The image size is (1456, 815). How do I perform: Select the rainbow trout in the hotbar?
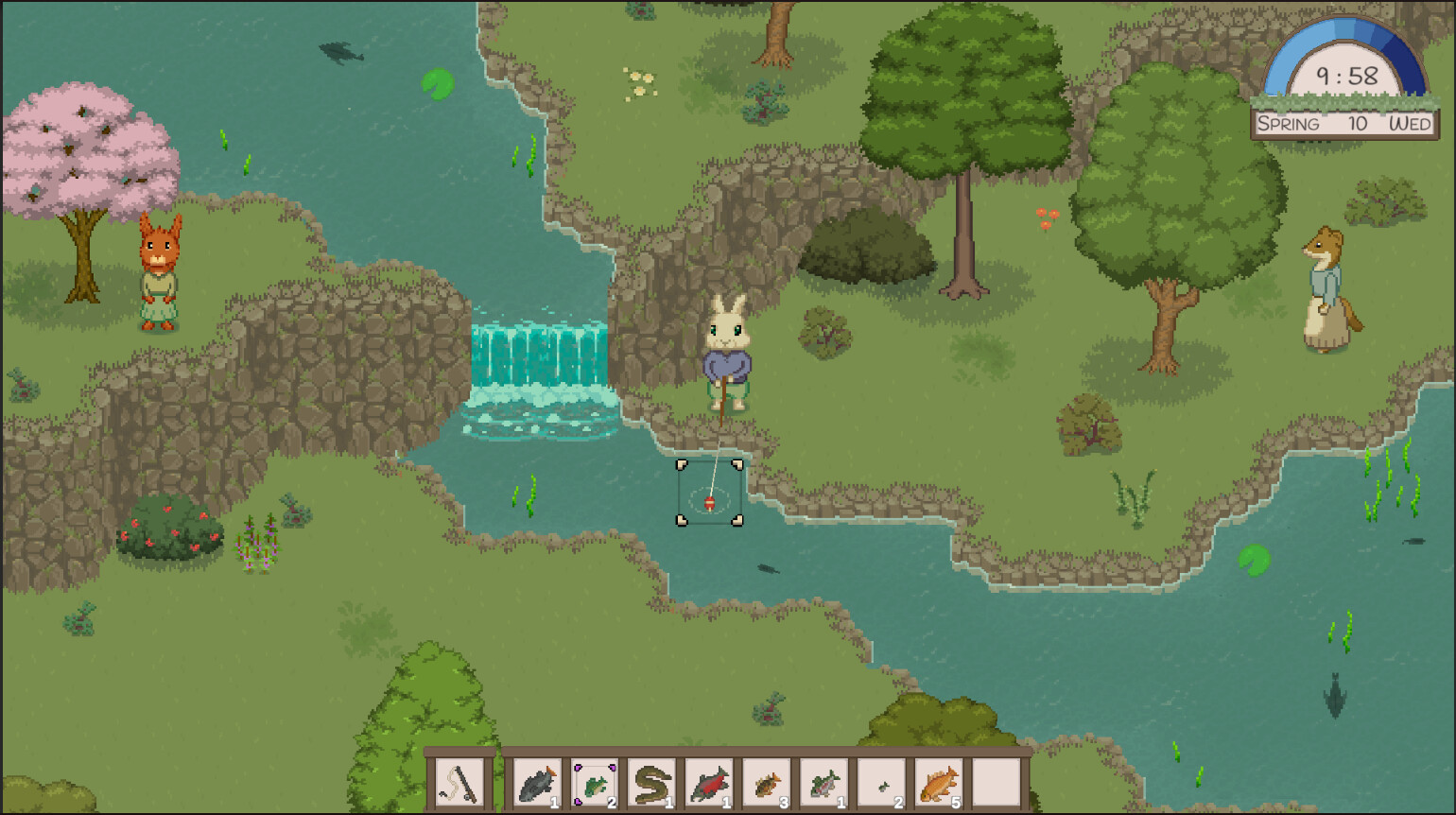pyautogui.click(x=823, y=782)
